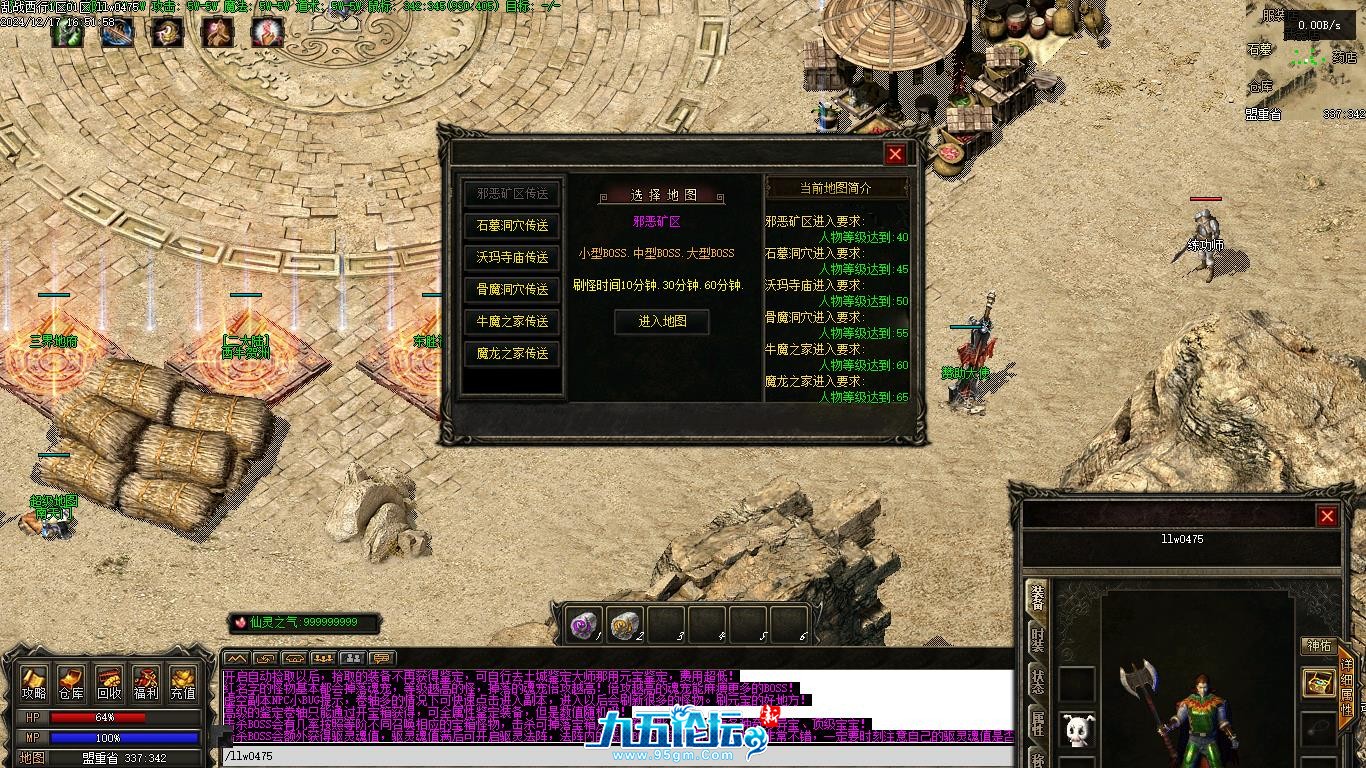1366x768 pixels.
Task: Open the 攻略 guide icon
Action: click(x=35, y=683)
